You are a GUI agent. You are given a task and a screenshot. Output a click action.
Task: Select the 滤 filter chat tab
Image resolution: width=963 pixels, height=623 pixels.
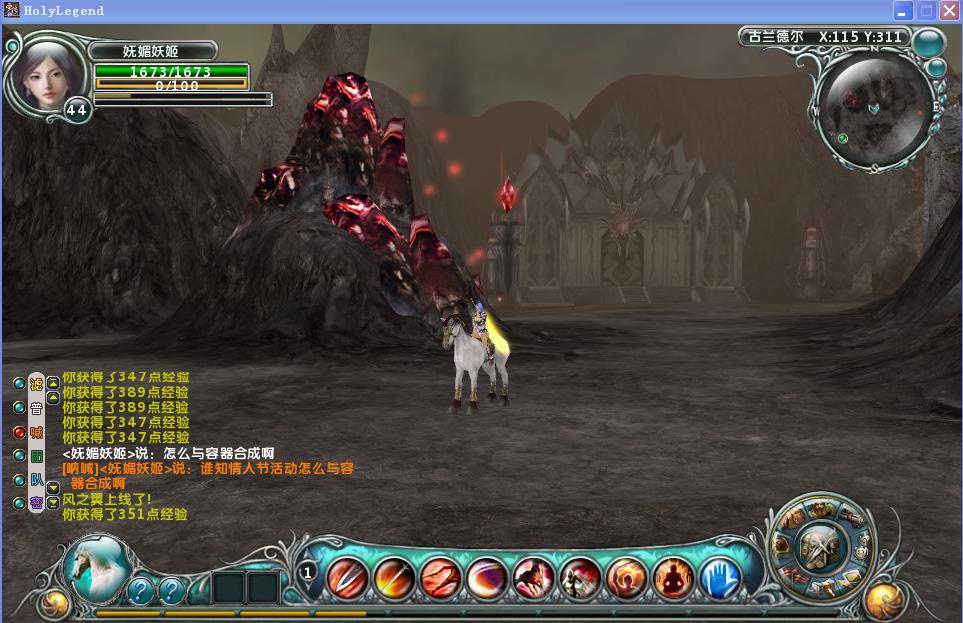(36, 384)
